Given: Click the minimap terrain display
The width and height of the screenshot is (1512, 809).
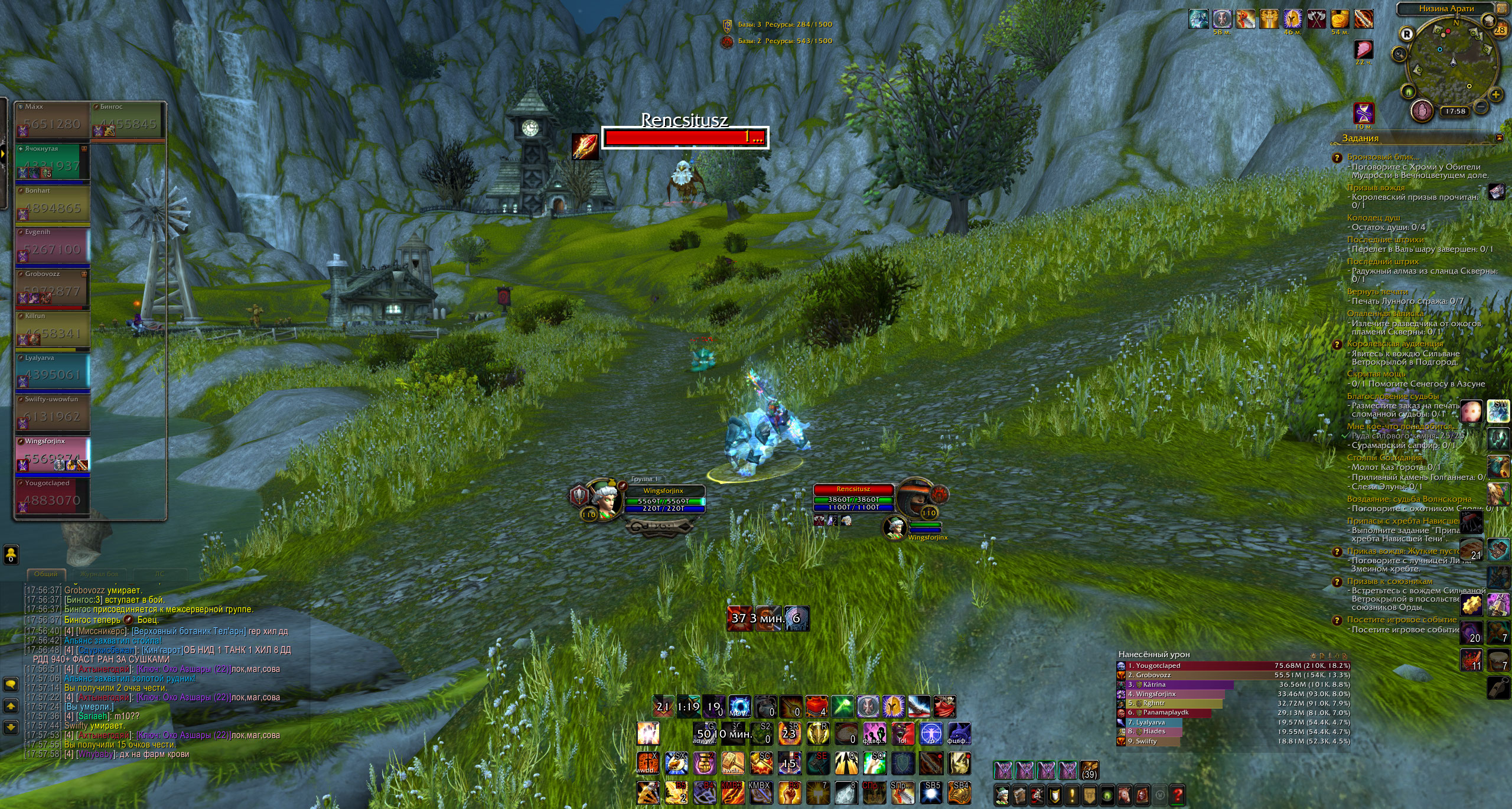Looking at the screenshot, I should pos(1449,58).
